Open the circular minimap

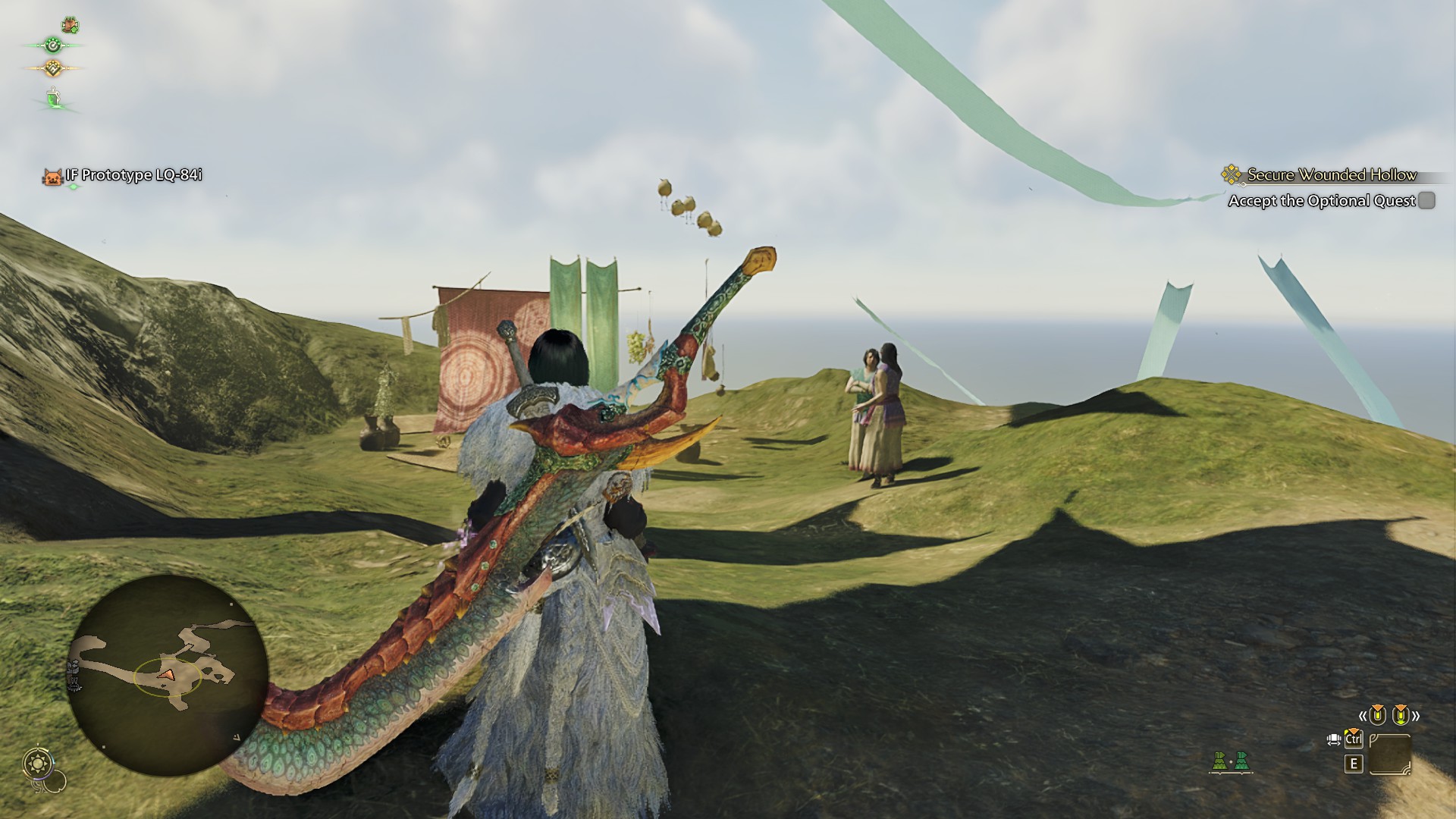(x=168, y=674)
